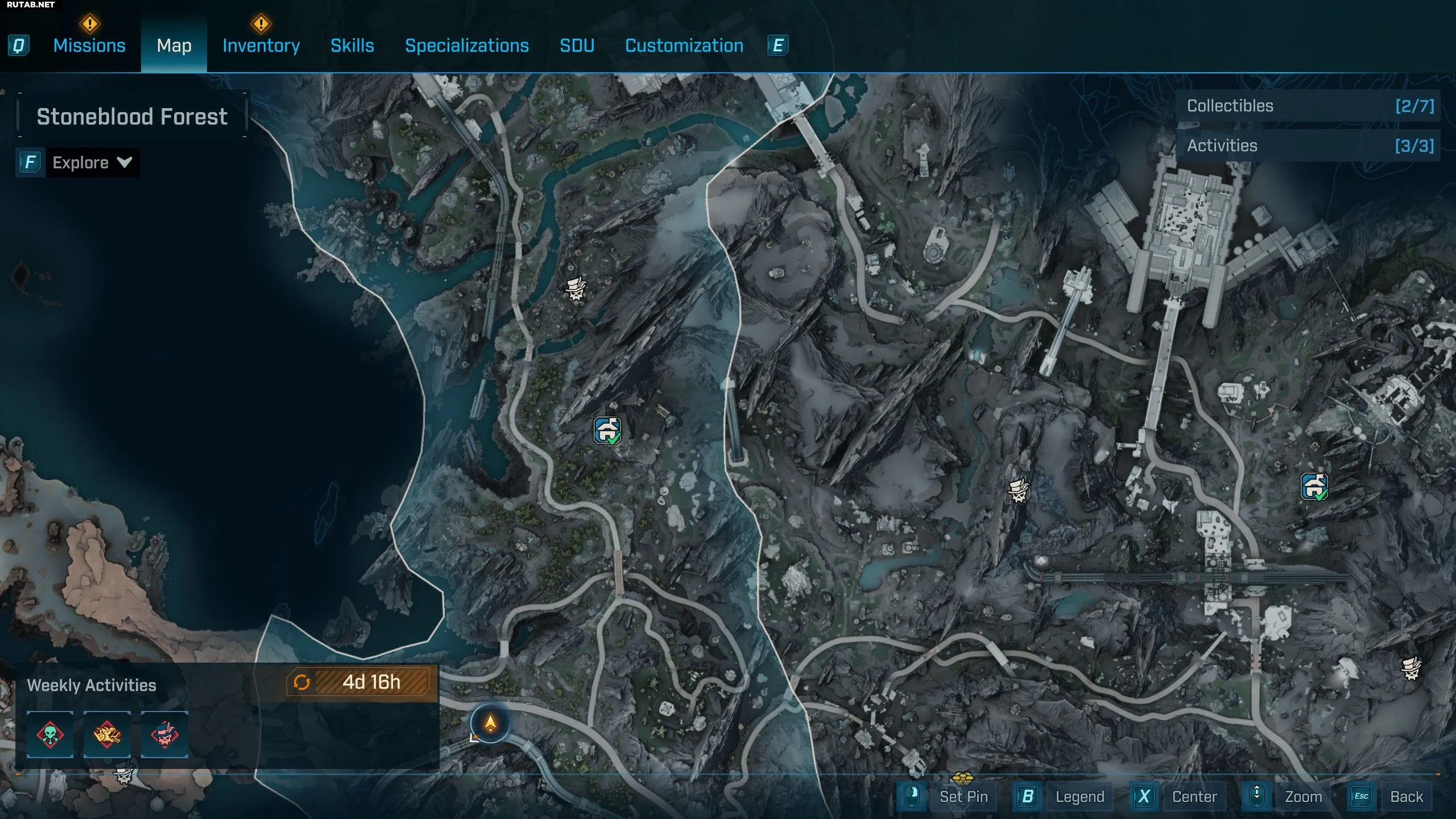Switch to the Missions tab
The height and width of the screenshot is (819, 1456).
[89, 45]
